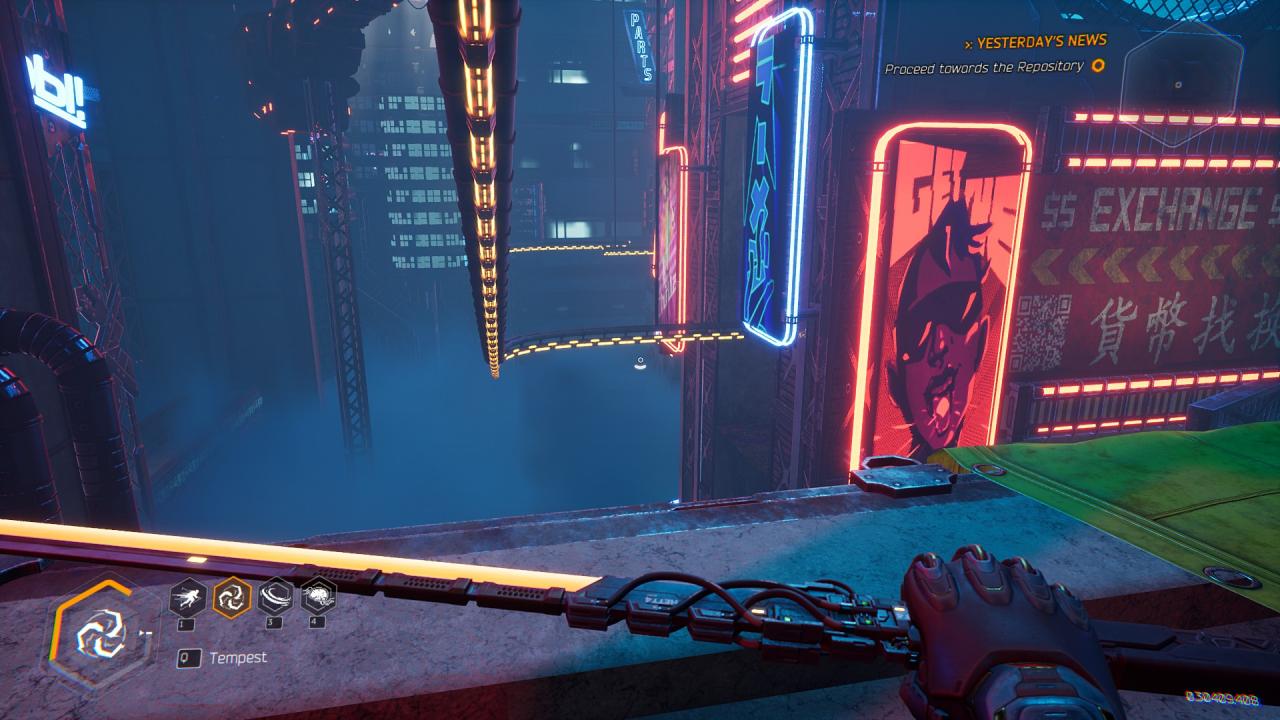The image size is (1280, 720).
Task: Choose the highlighted Tempest ability slot
Action: 232,598
